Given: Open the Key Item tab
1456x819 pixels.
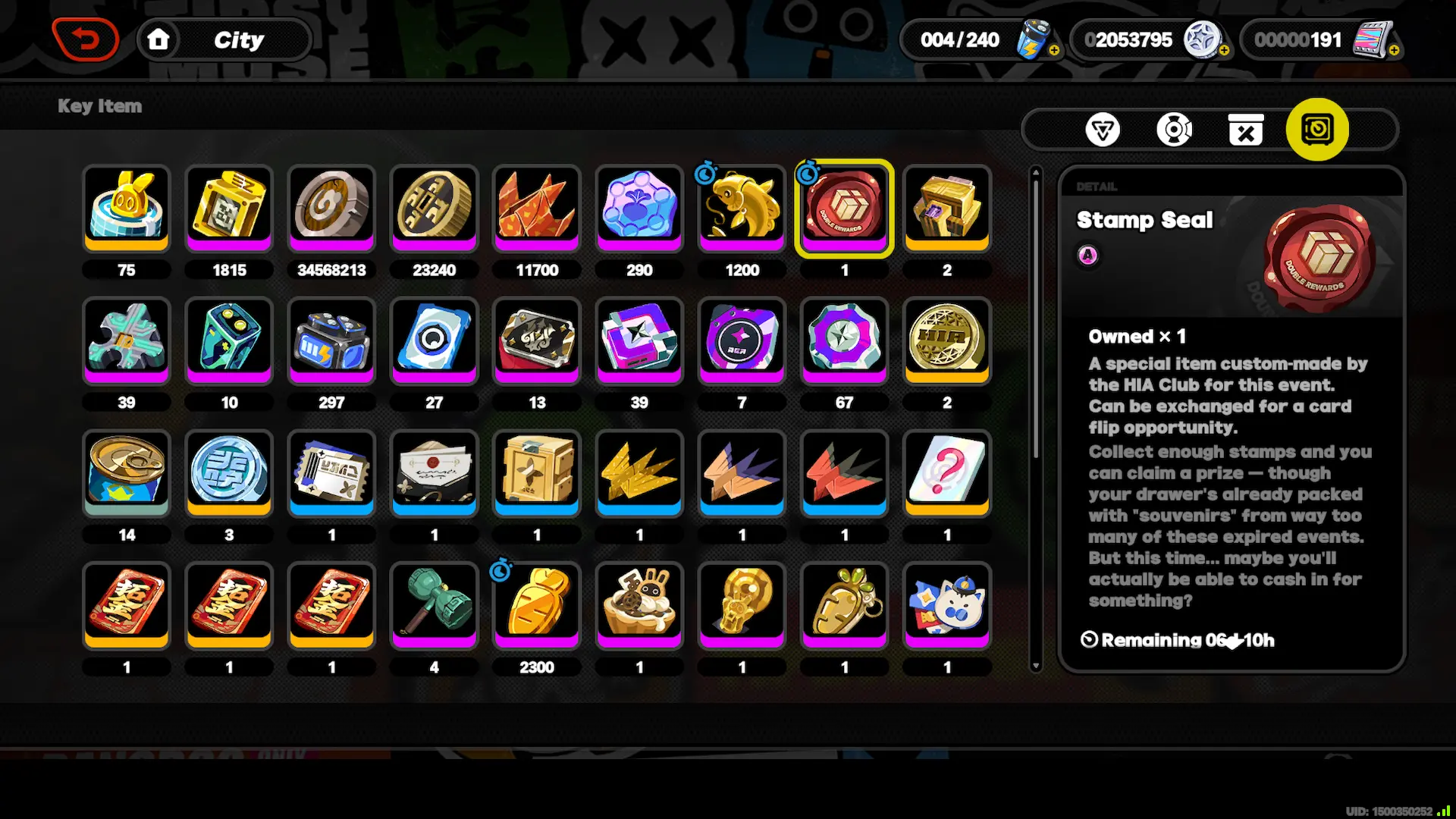Looking at the screenshot, I should [x=1317, y=130].
